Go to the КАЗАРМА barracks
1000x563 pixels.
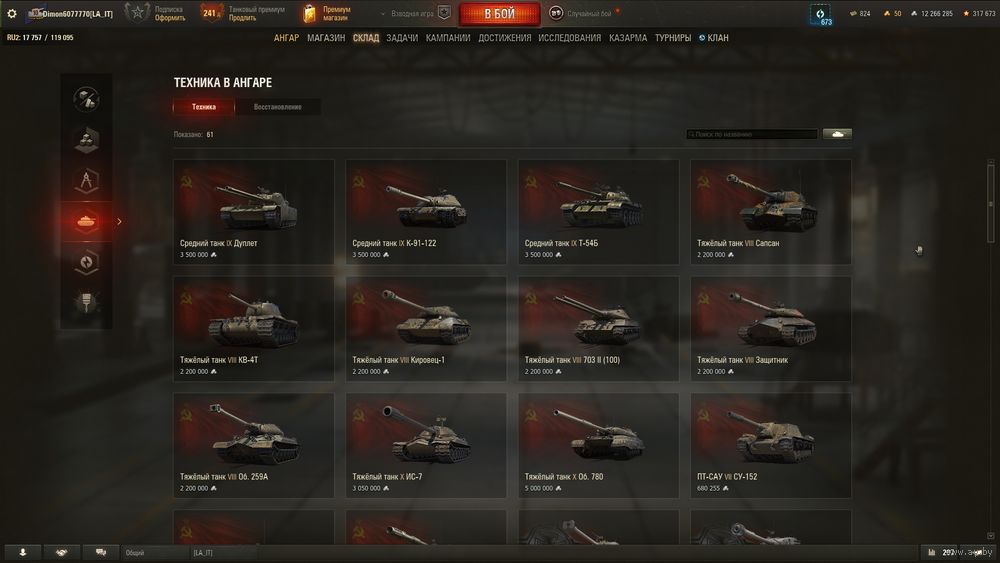pos(628,38)
